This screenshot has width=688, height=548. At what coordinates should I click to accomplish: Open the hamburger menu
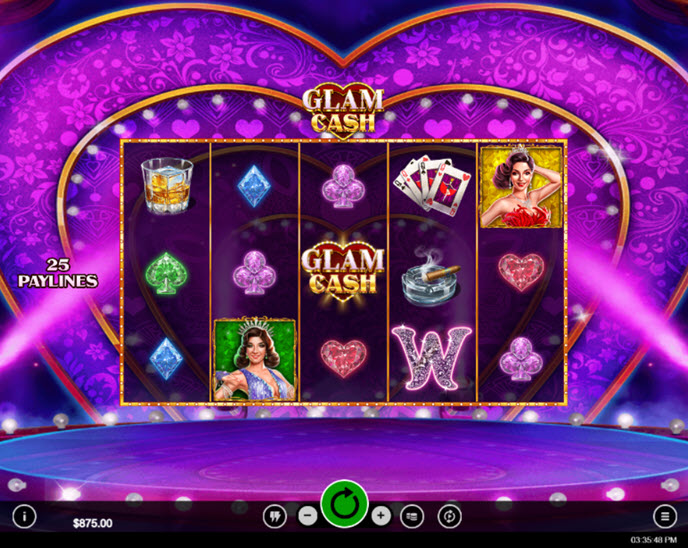coord(664,516)
